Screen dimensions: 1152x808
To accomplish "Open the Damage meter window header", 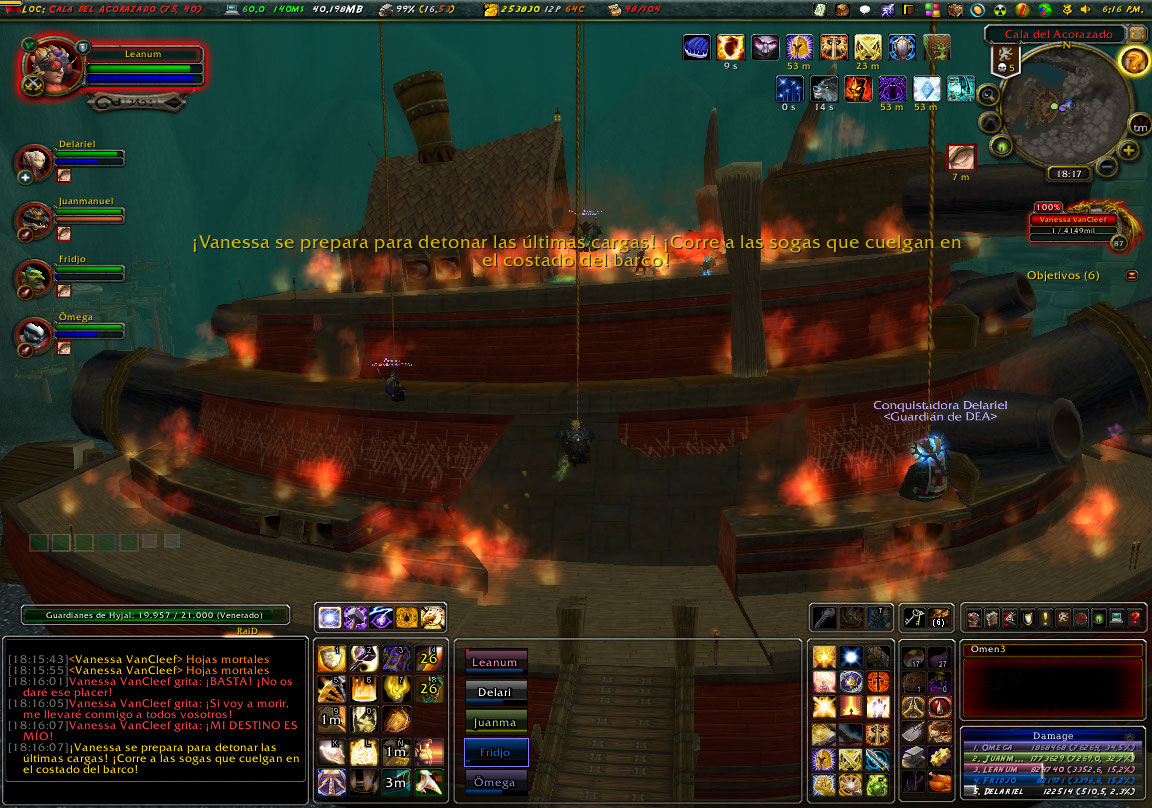I will [1053, 735].
